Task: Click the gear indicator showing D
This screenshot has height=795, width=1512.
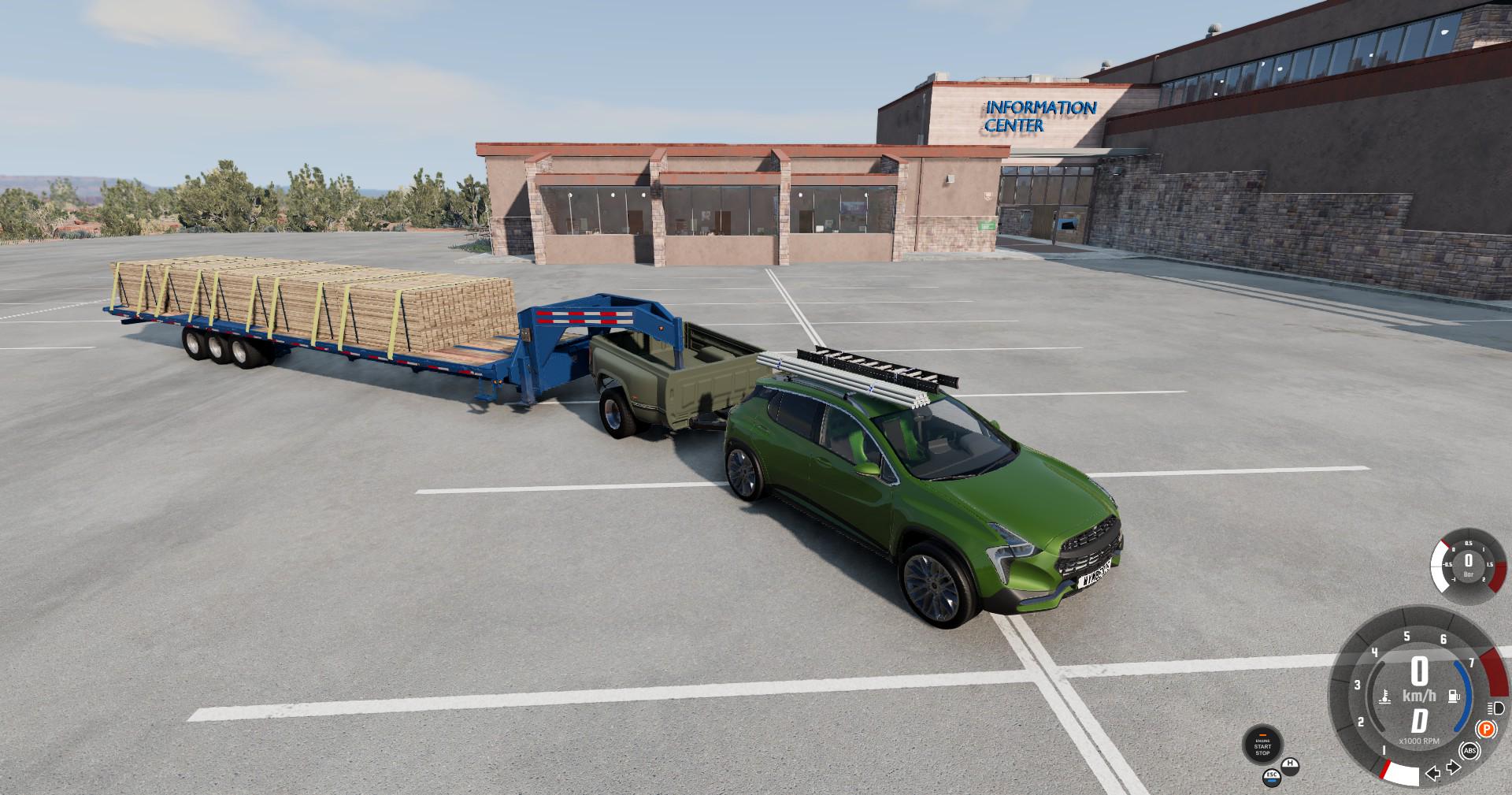Action: (1420, 721)
